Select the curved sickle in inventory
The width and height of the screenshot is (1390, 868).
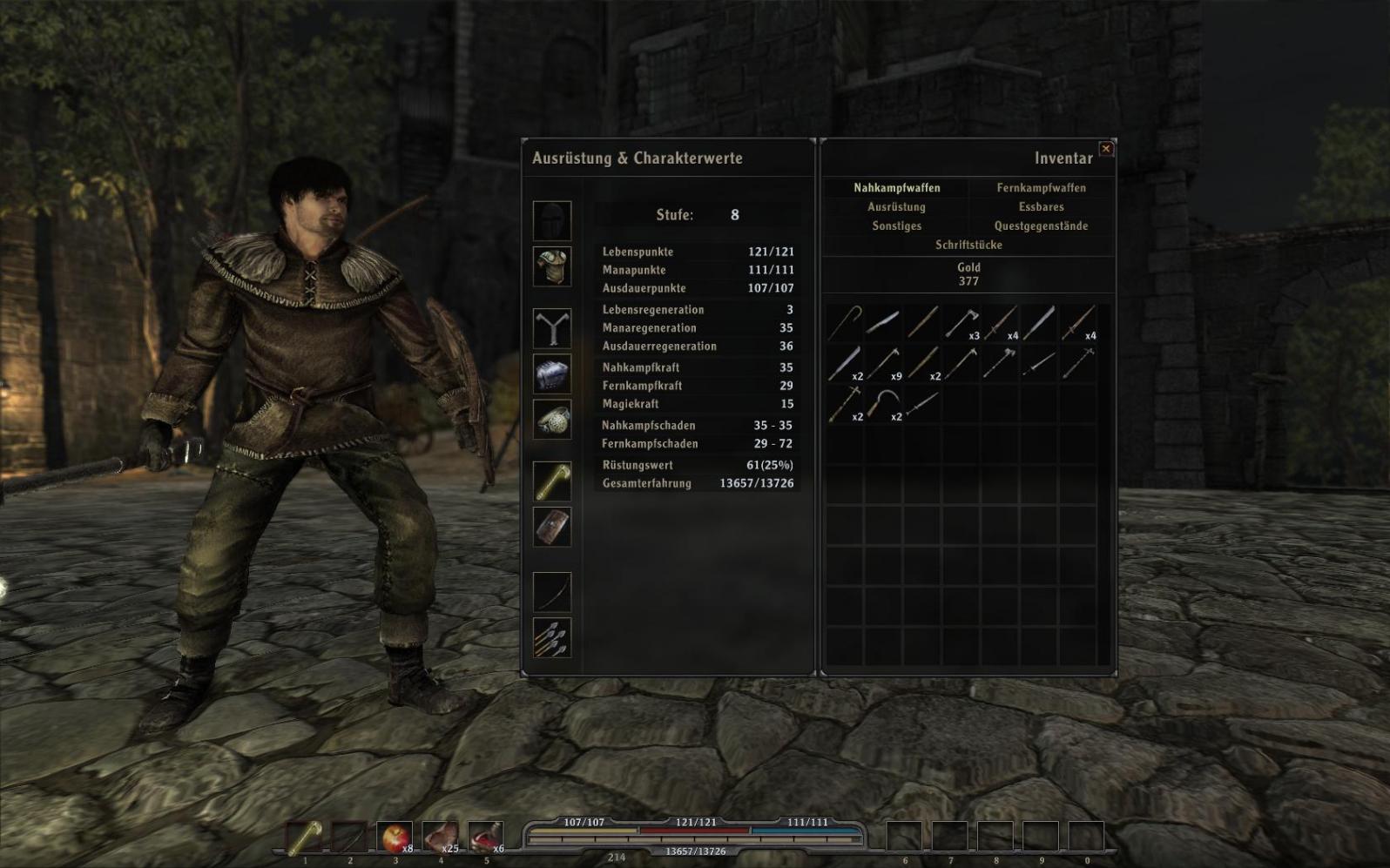[x=883, y=404]
